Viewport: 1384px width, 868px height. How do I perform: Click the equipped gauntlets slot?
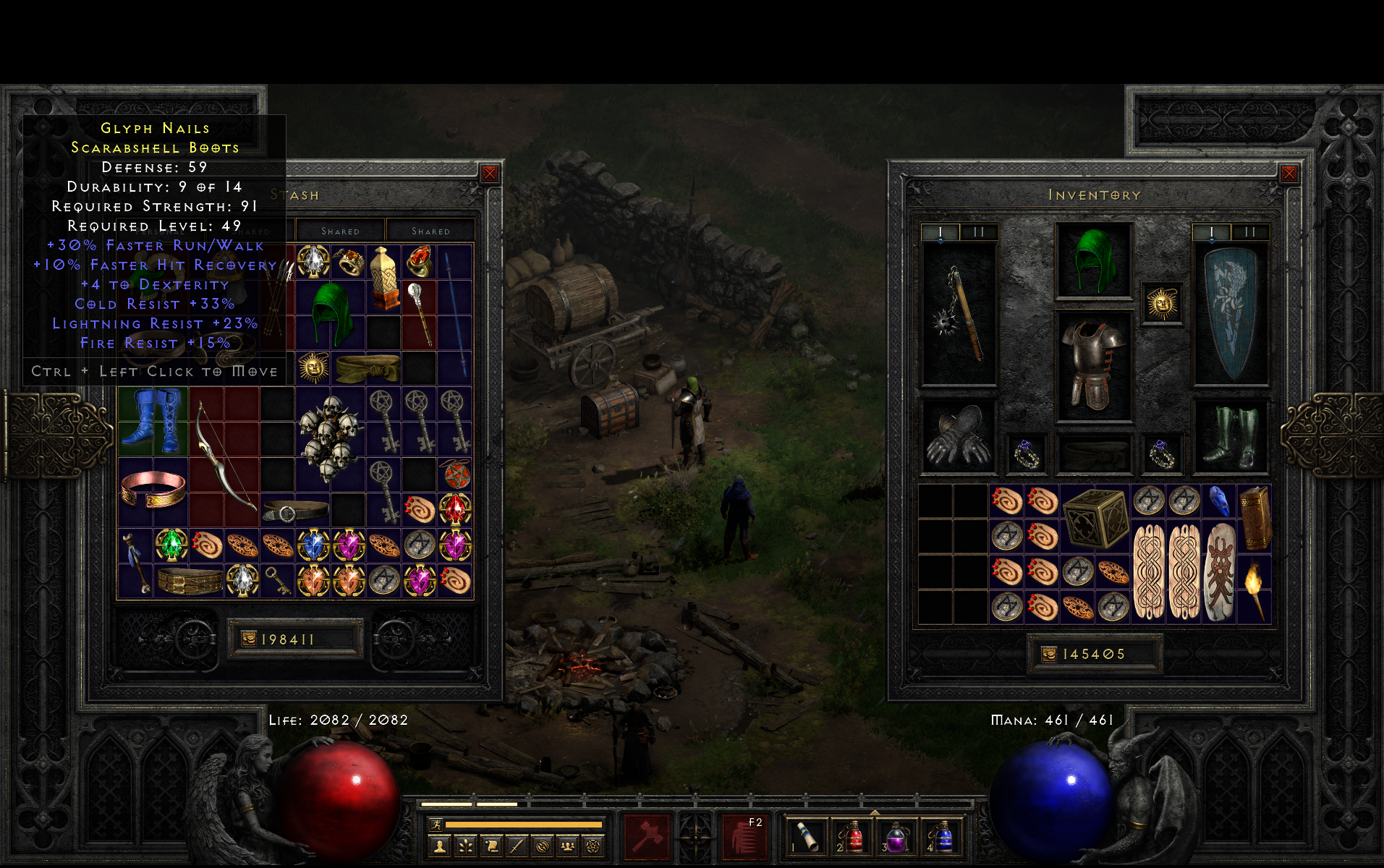pyautogui.click(x=959, y=437)
